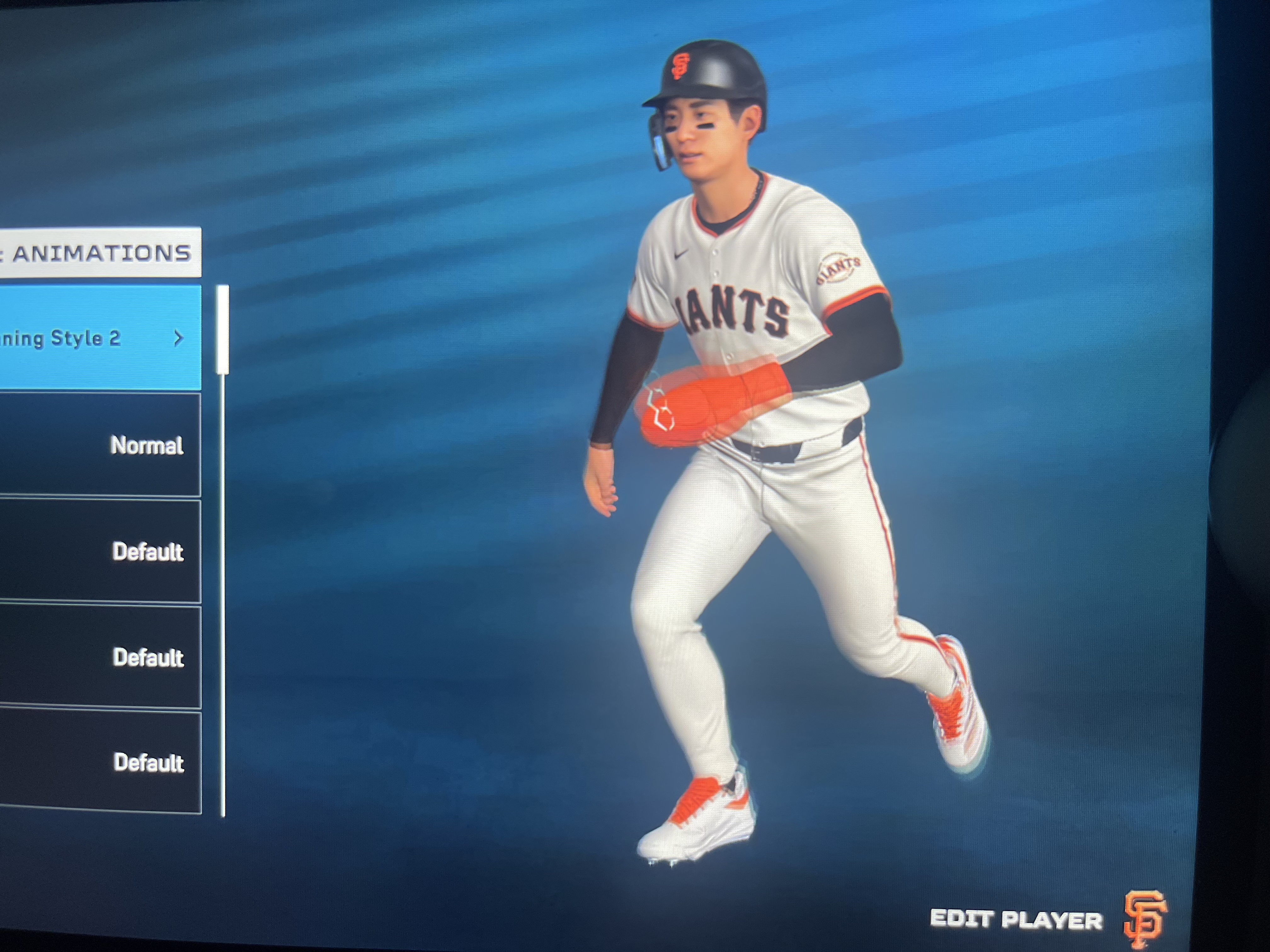
Task: Click the arrow beside Running Style 2
Action: 179,338
